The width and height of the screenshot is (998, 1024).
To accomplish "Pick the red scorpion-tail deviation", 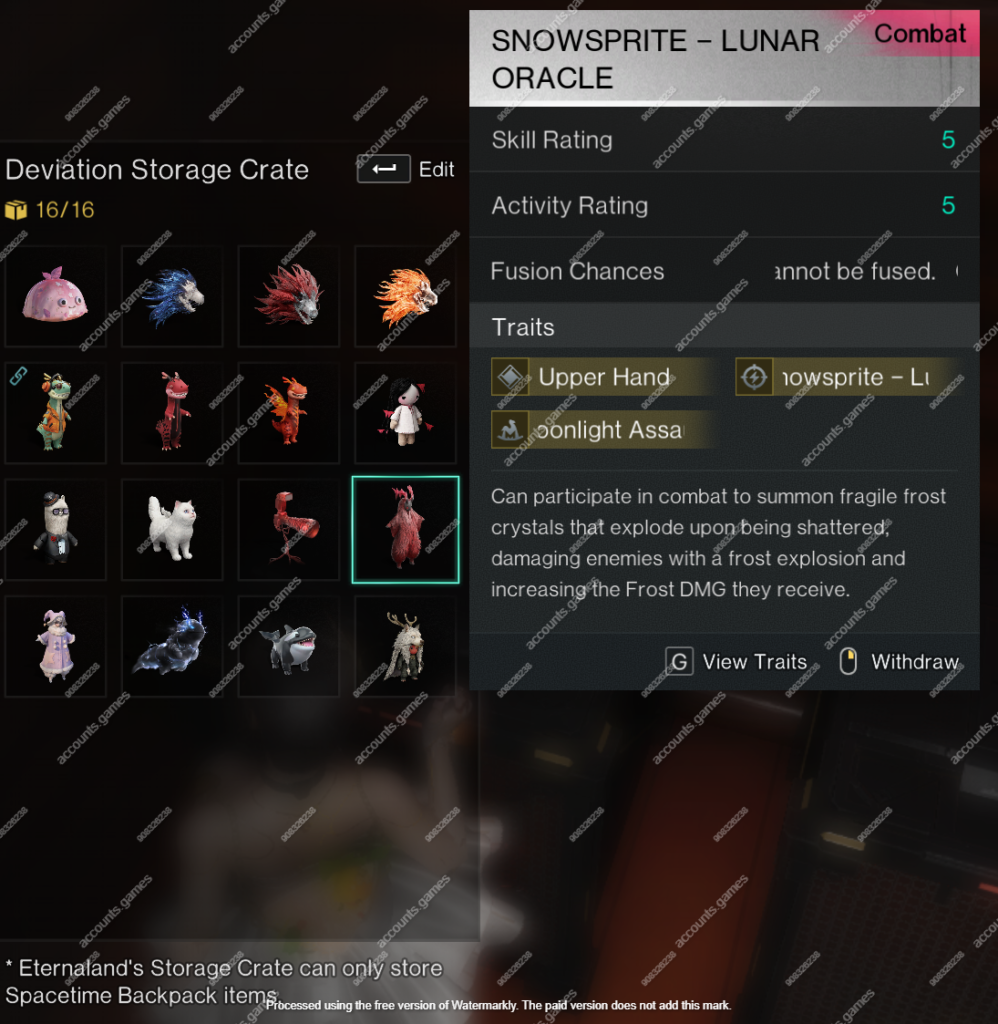I will [x=288, y=530].
